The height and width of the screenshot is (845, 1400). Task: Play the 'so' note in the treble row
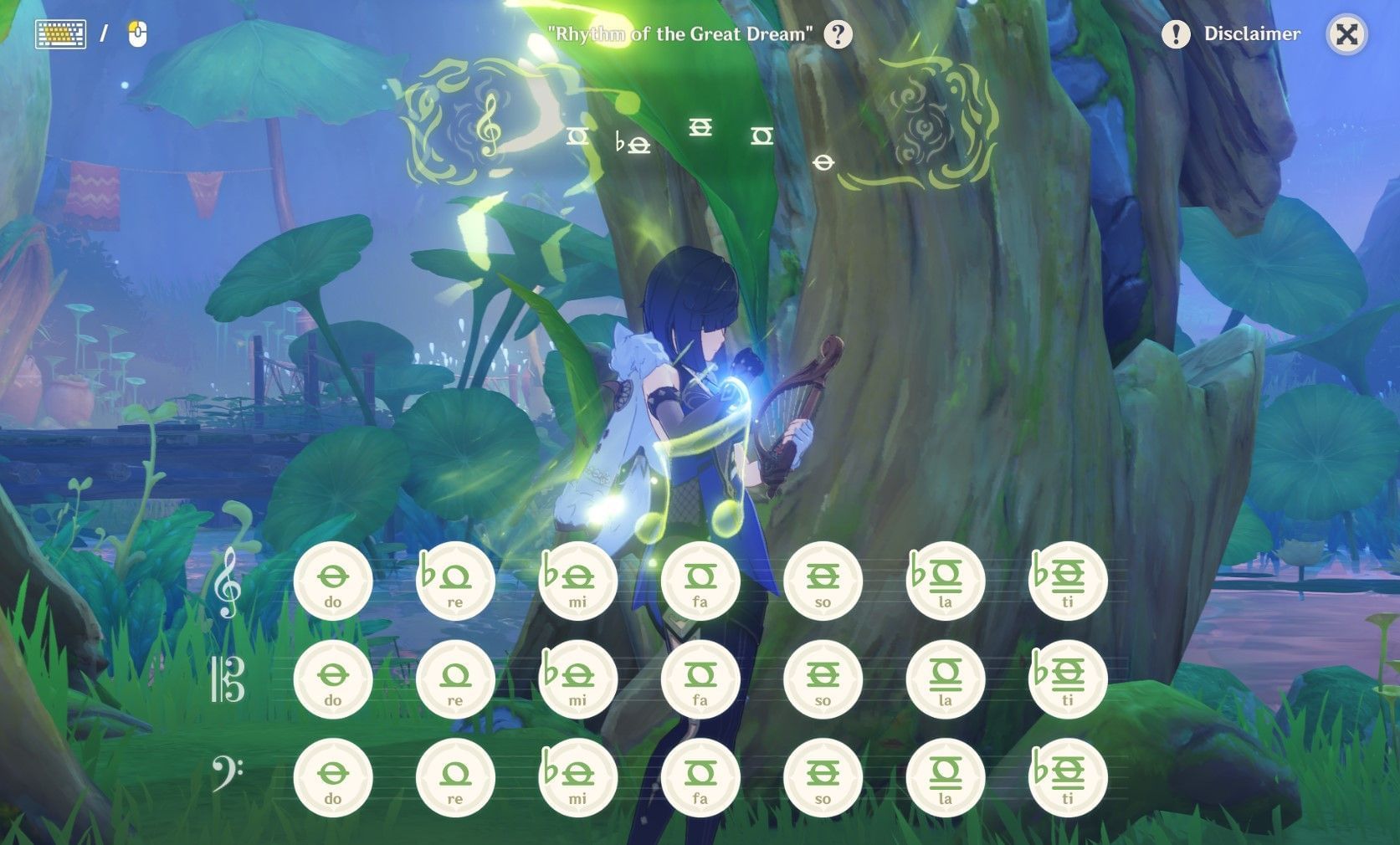(823, 580)
